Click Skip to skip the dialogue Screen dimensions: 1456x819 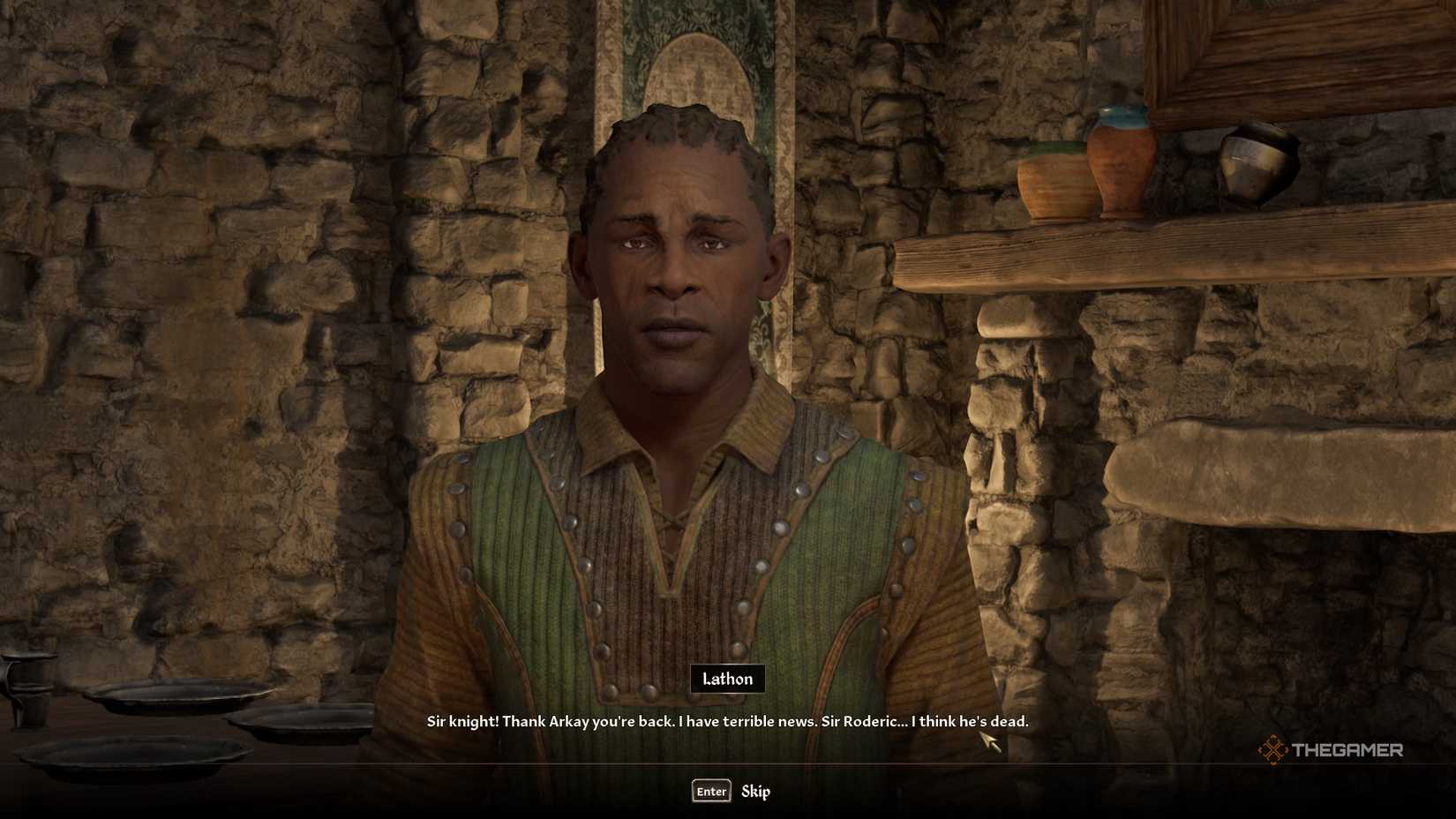coord(755,792)
